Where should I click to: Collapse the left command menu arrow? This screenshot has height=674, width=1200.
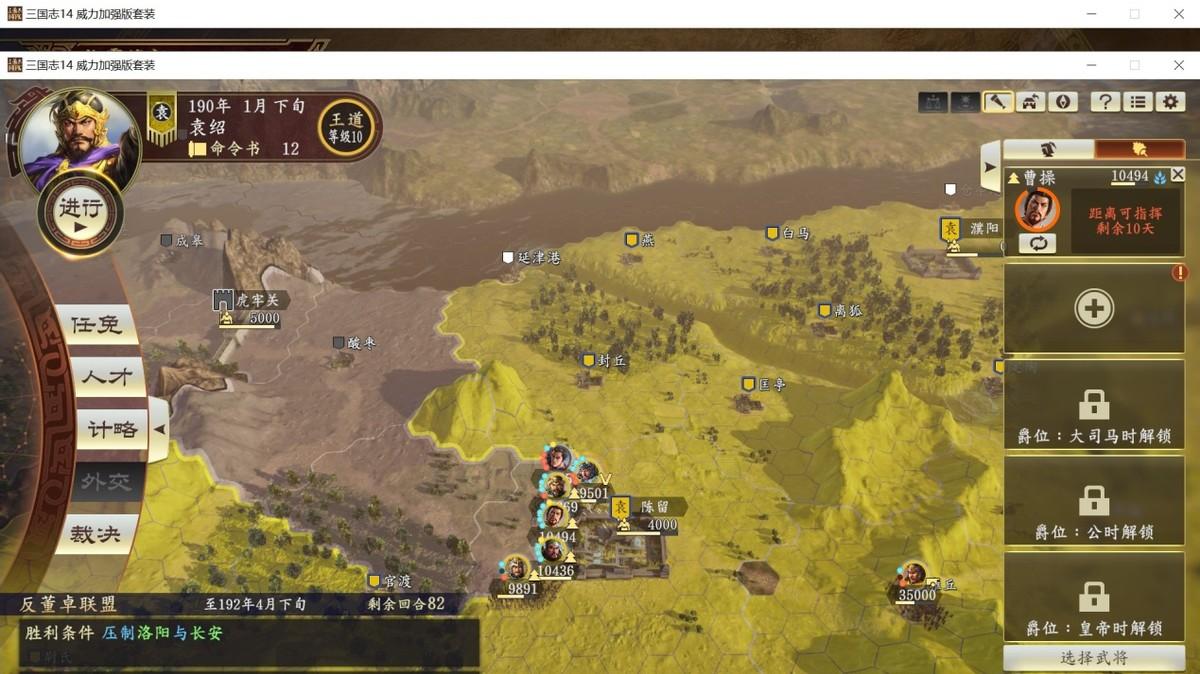tap(160, 429)
